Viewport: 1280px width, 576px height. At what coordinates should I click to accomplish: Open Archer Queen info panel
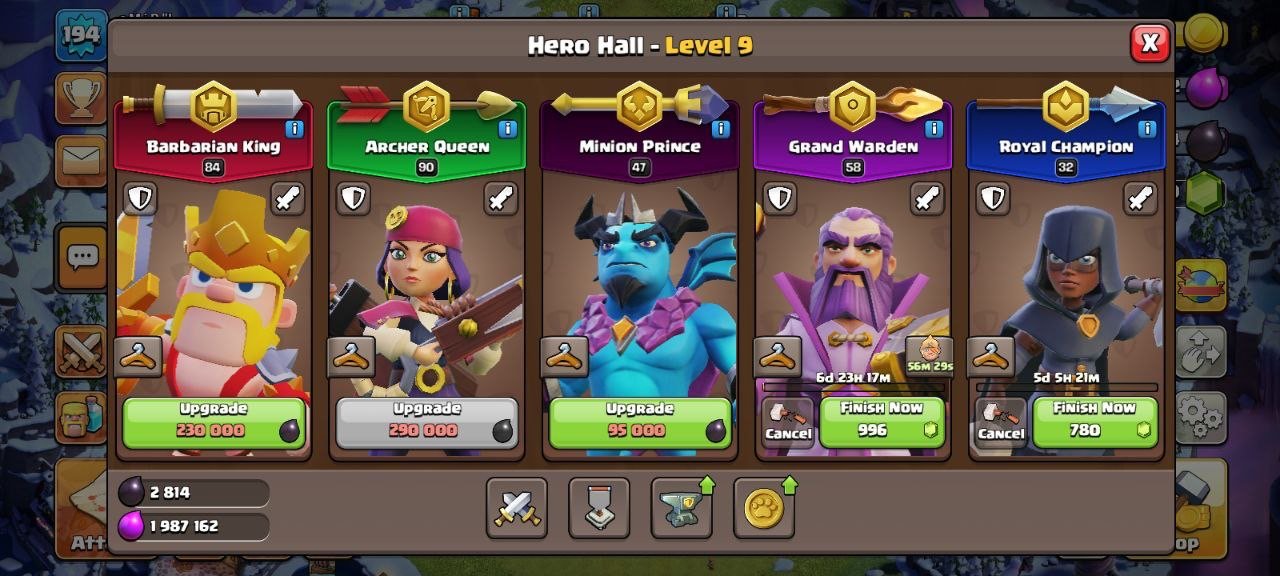tap(507, 129)
